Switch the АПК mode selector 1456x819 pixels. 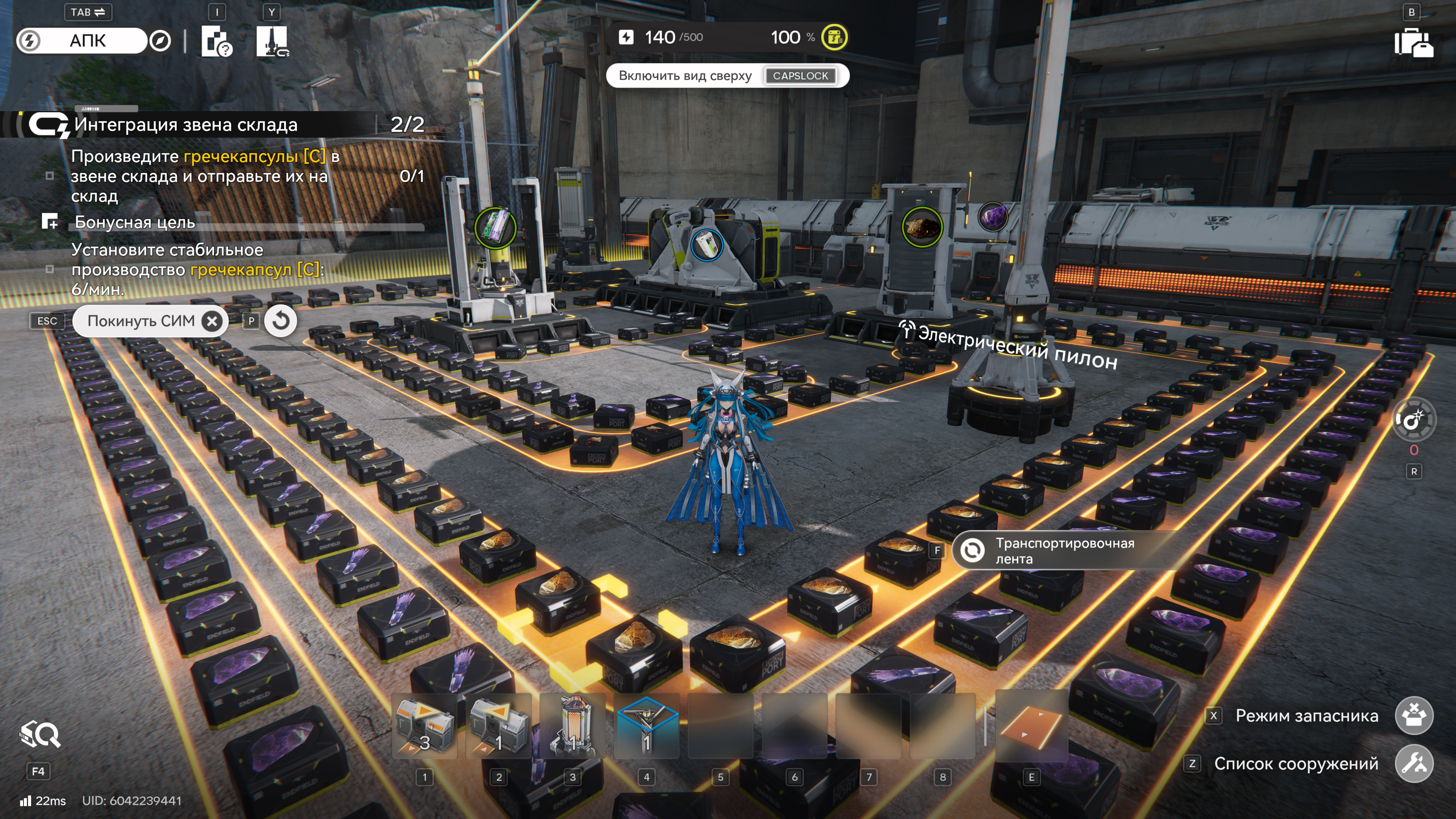88,41
